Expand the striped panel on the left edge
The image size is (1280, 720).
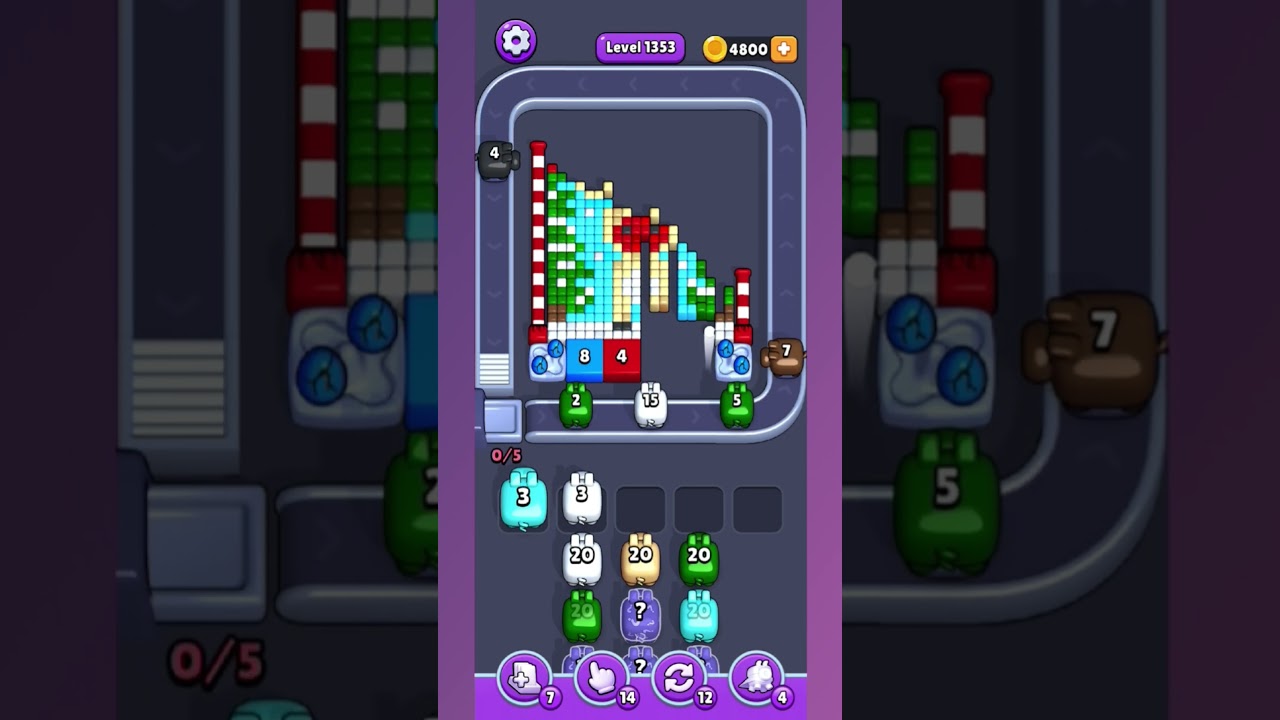coord(493,370)
